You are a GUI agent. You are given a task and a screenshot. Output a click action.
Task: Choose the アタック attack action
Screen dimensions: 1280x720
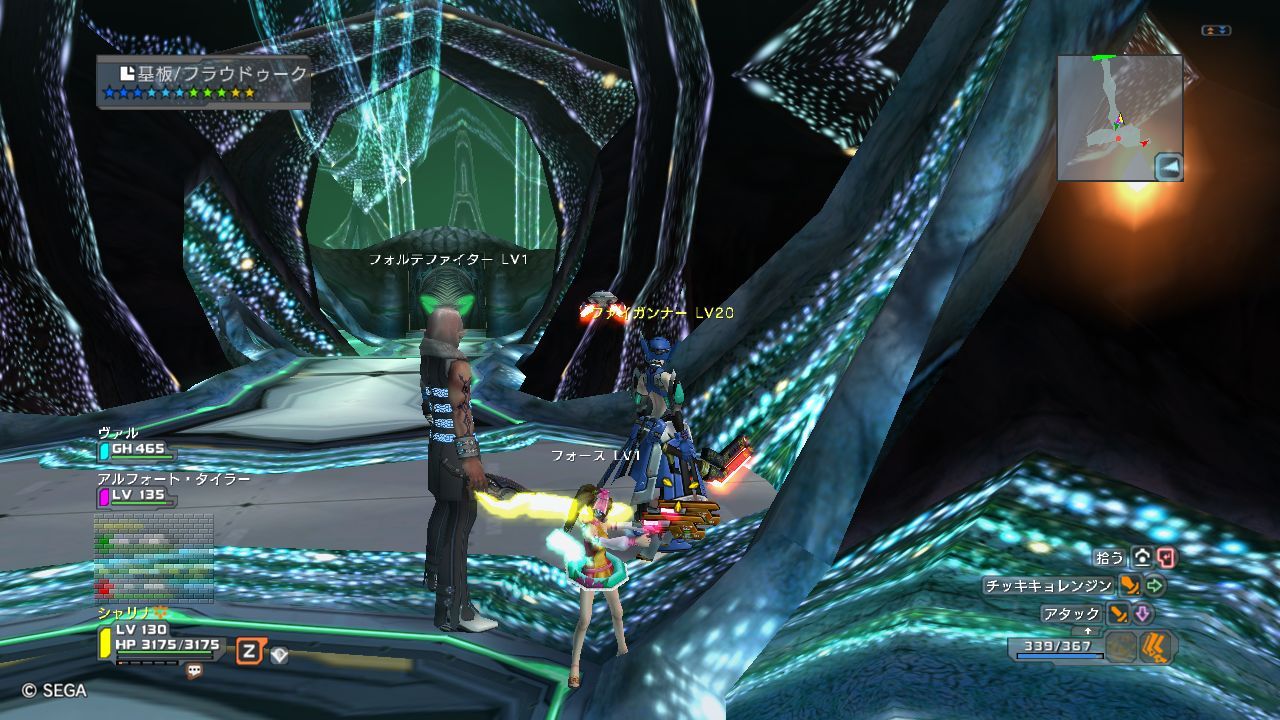tap(1071, 614)
